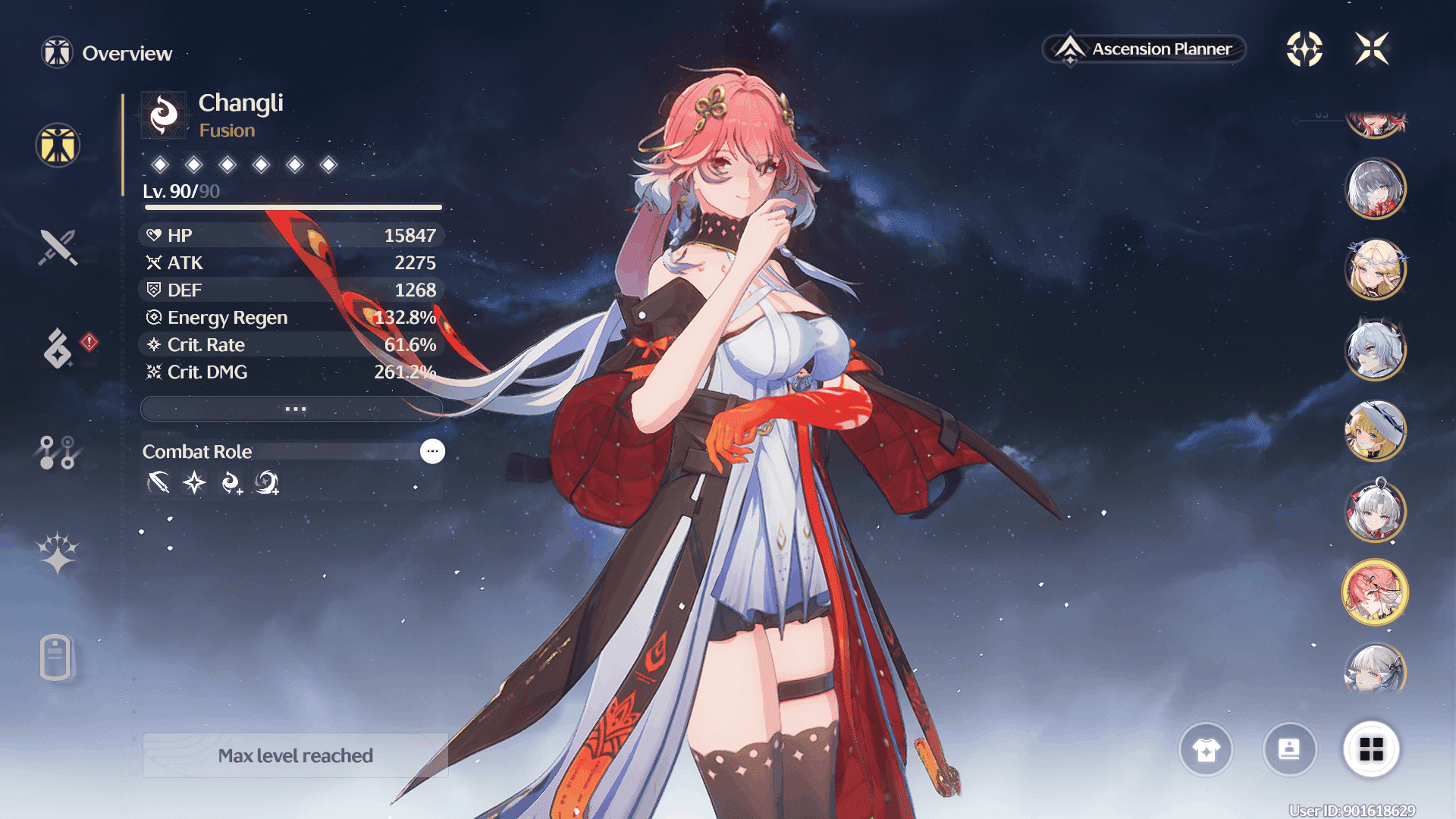Screen dimensions: 1456x819
Task: Open the Echoes tab with red alert
Action: click(58, 349)
